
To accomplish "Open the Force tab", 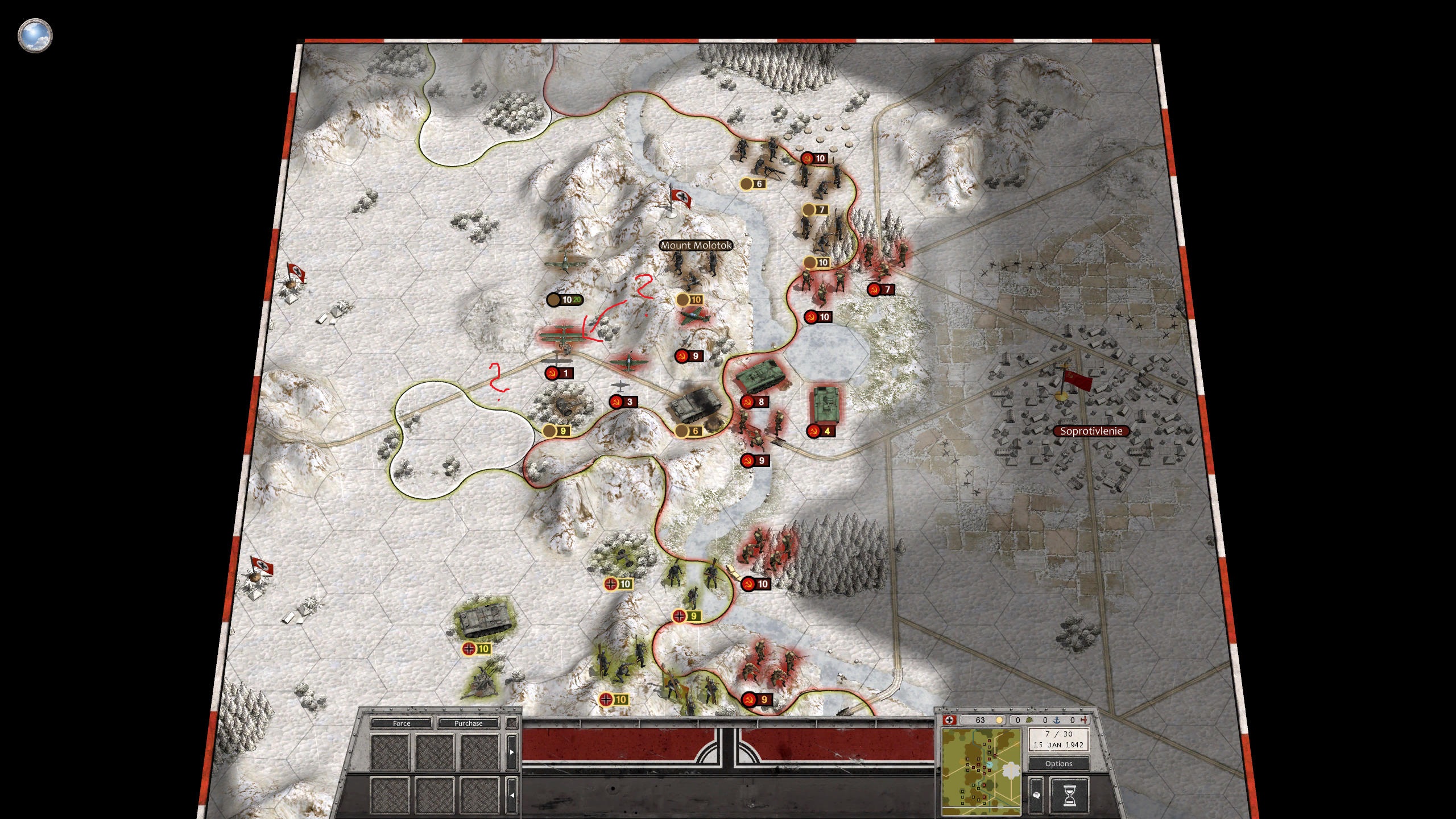I will (401, 723).
